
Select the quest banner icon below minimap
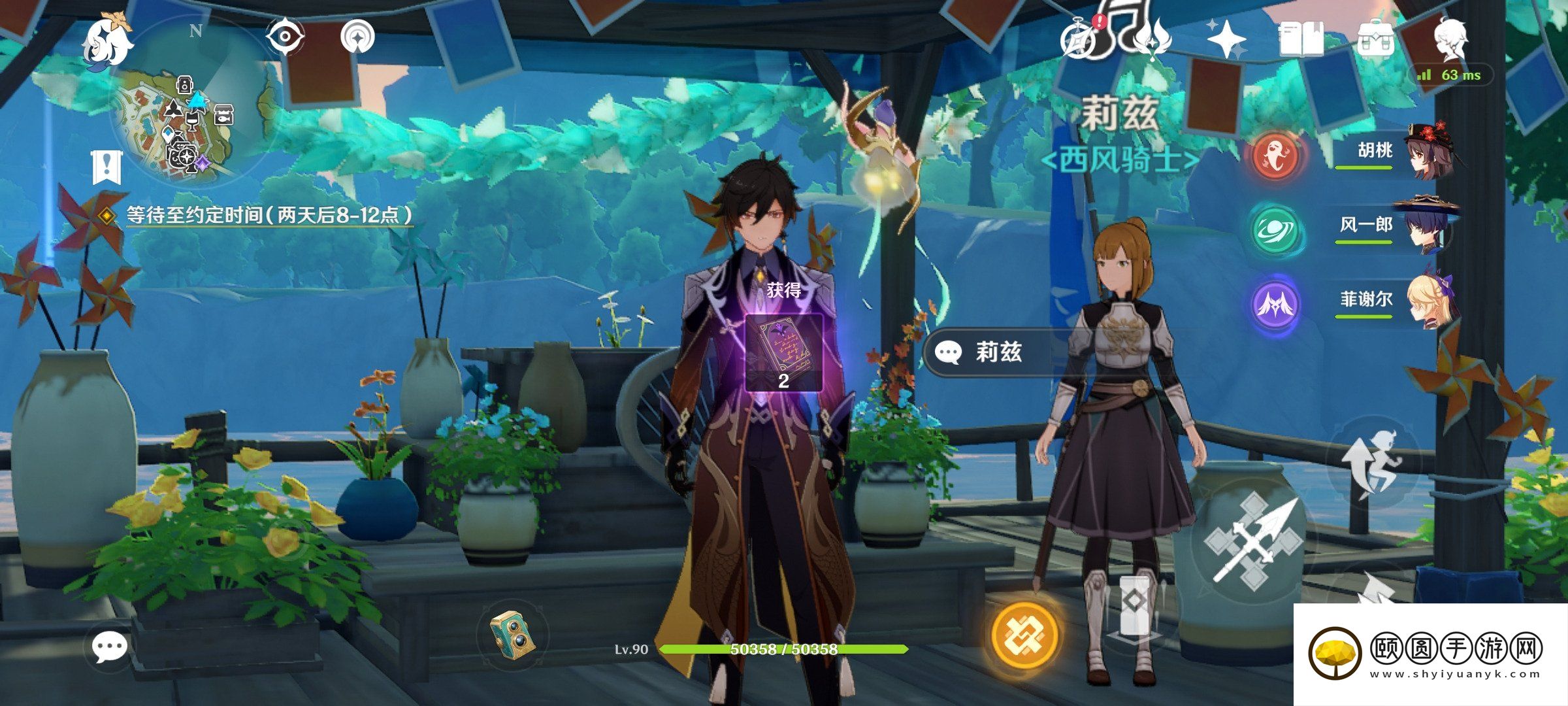(x=106, y=167)
